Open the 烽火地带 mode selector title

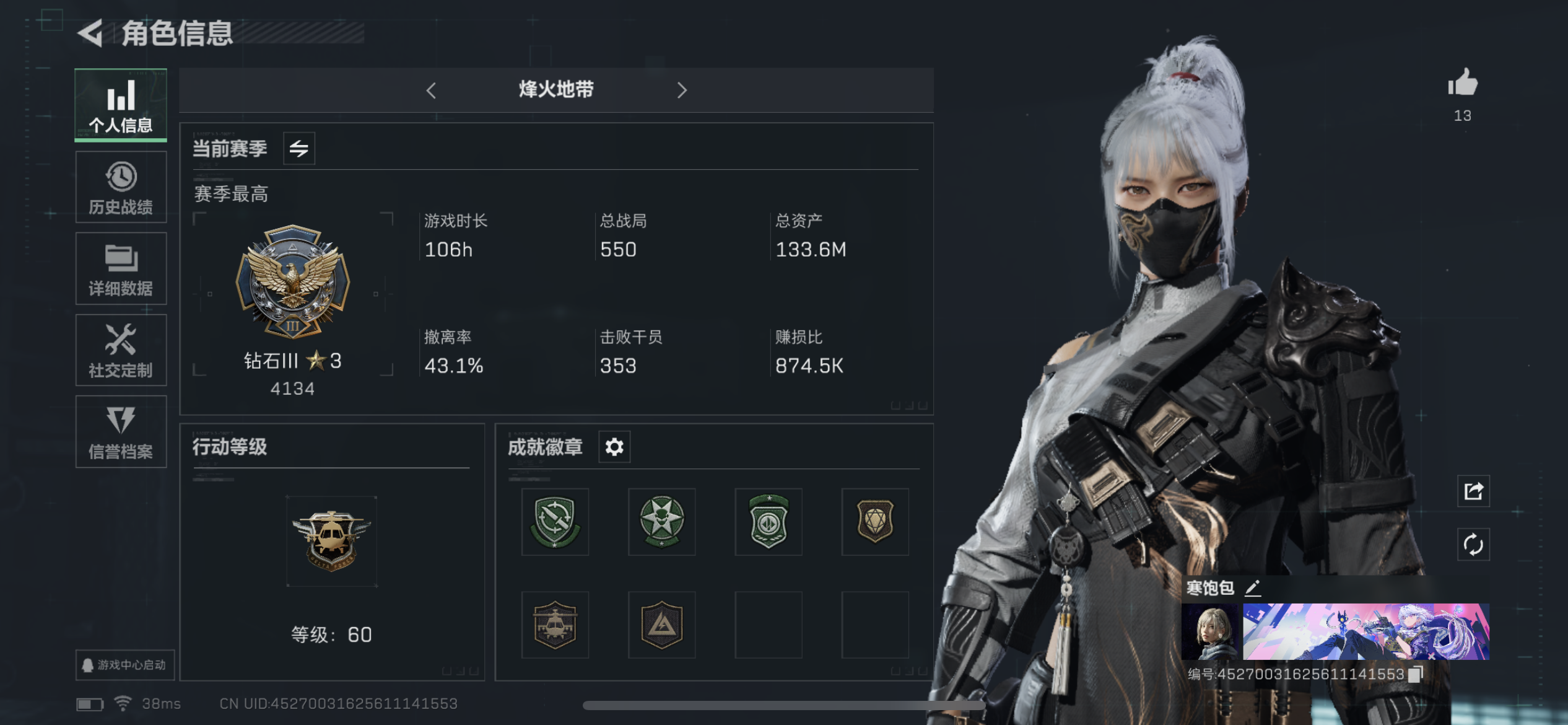555,90
